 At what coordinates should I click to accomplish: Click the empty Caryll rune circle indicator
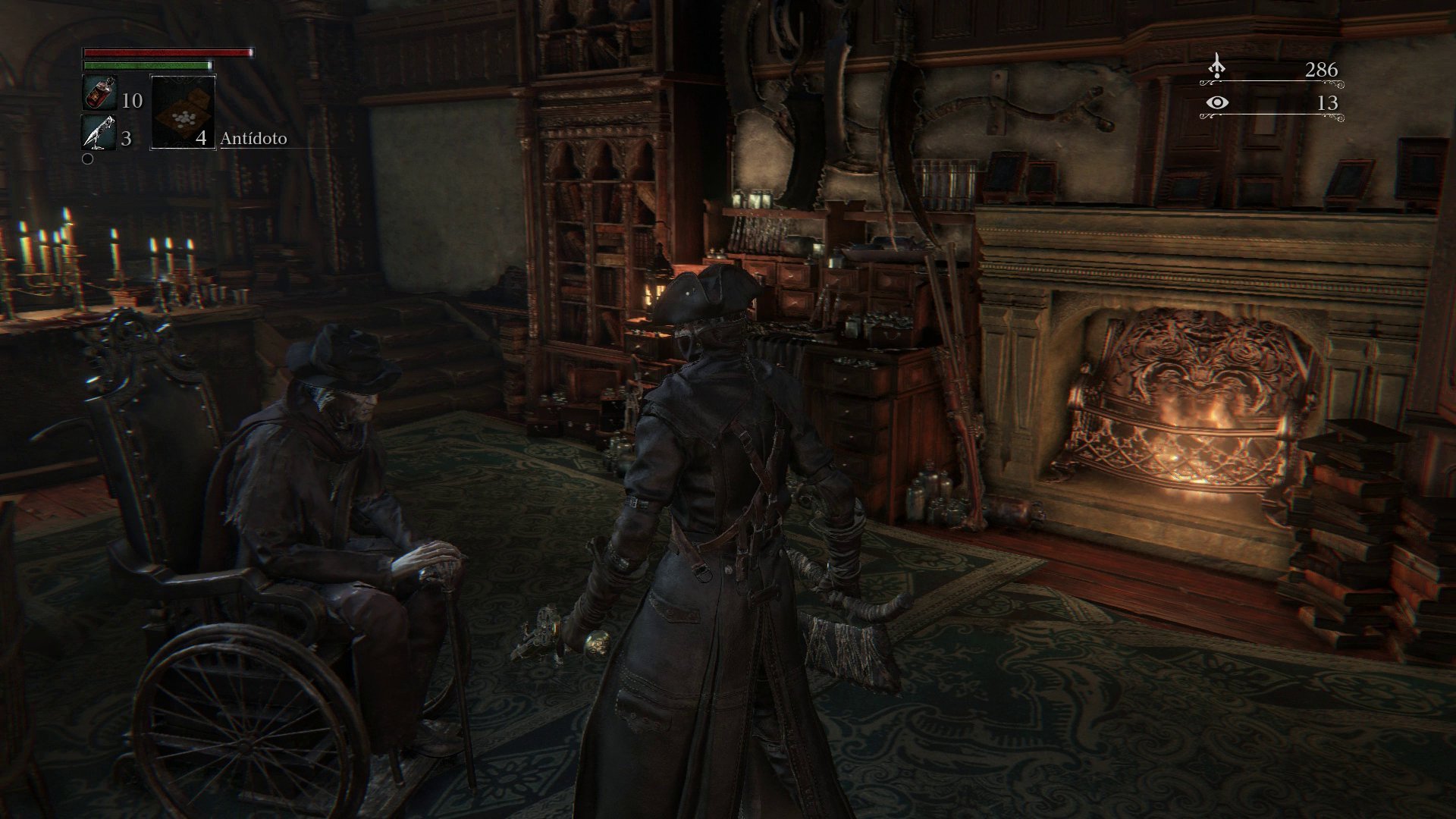point(88,158)
